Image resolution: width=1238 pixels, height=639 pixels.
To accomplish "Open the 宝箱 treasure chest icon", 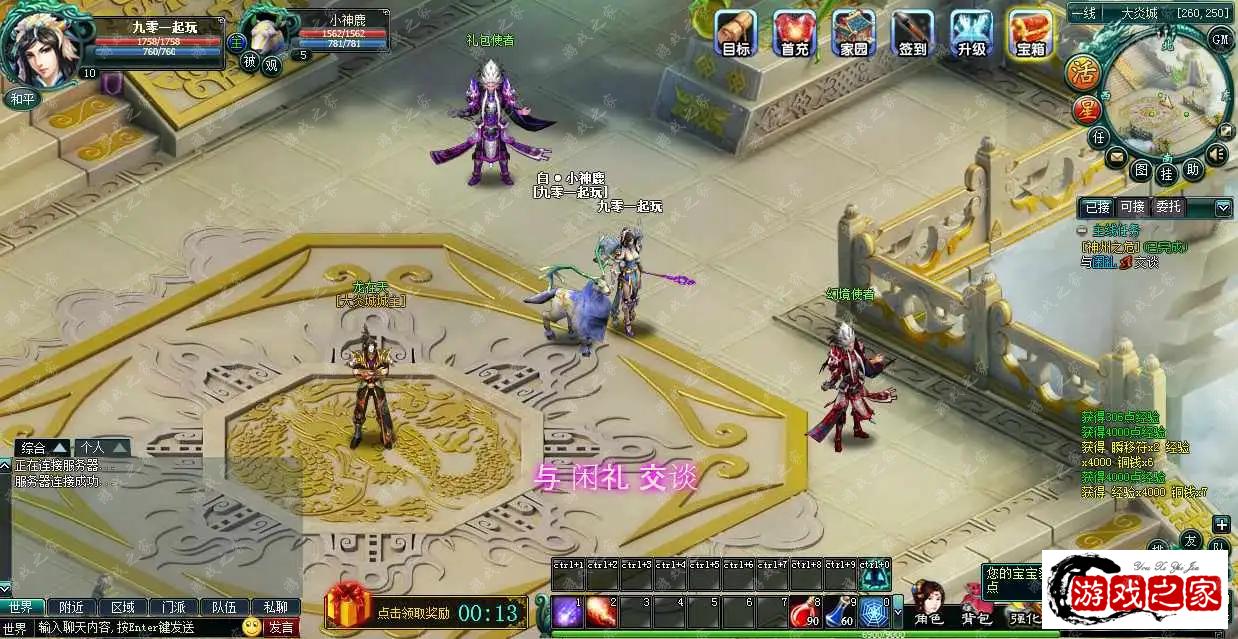I will point(1030,31).
